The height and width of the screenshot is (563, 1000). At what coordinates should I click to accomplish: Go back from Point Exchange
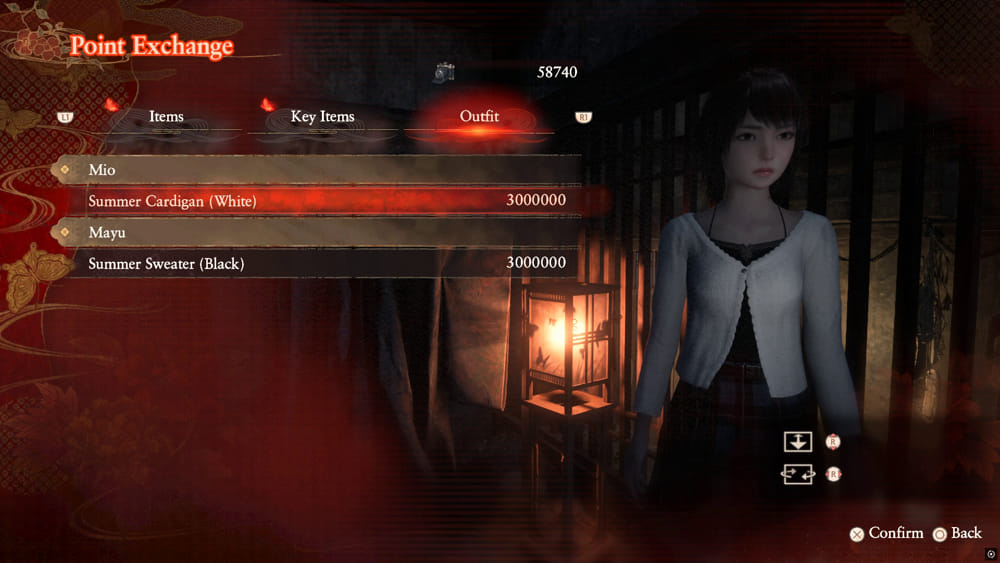pos(957,533)
